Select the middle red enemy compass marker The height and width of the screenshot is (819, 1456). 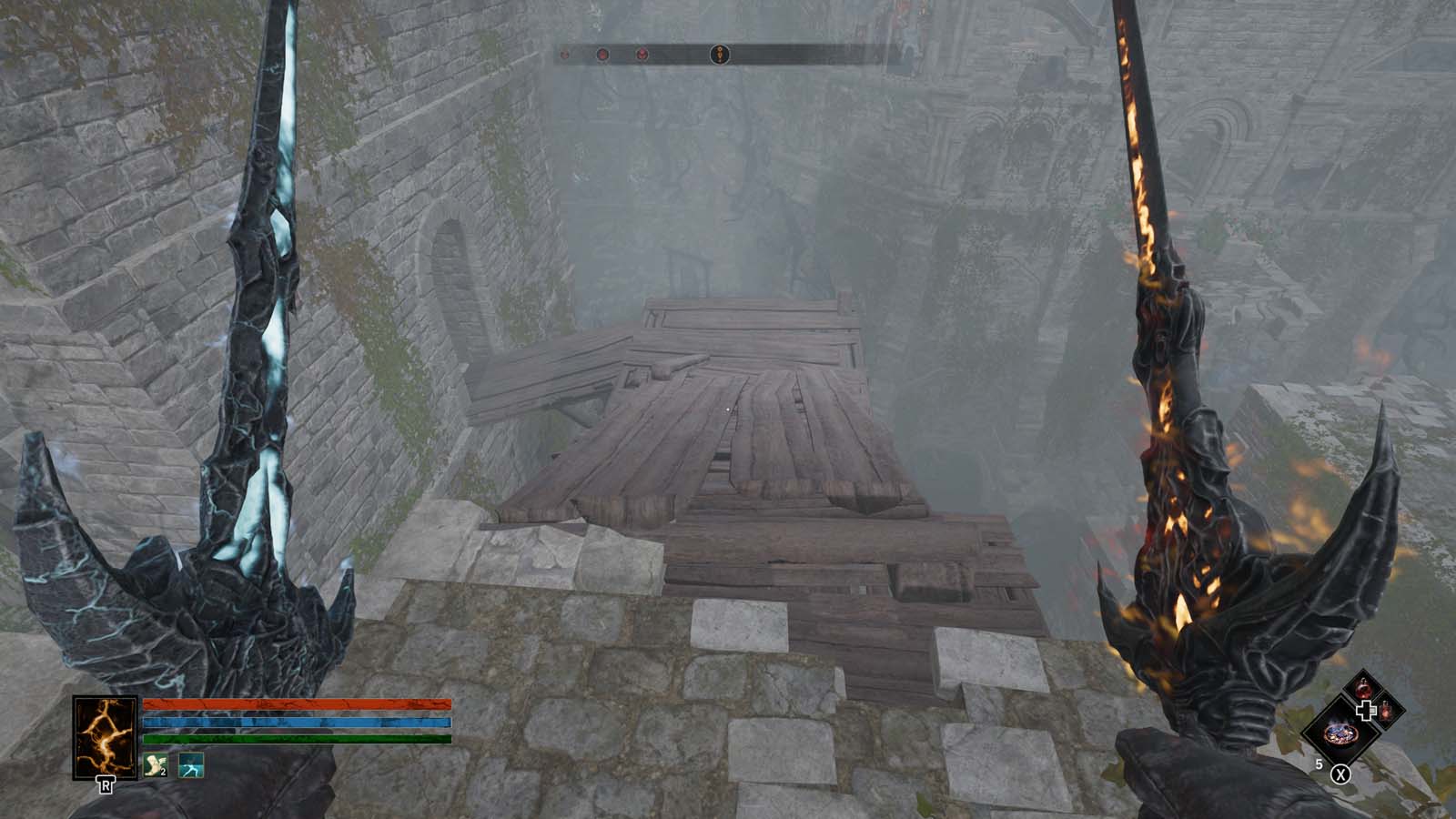tap(602, 55)
